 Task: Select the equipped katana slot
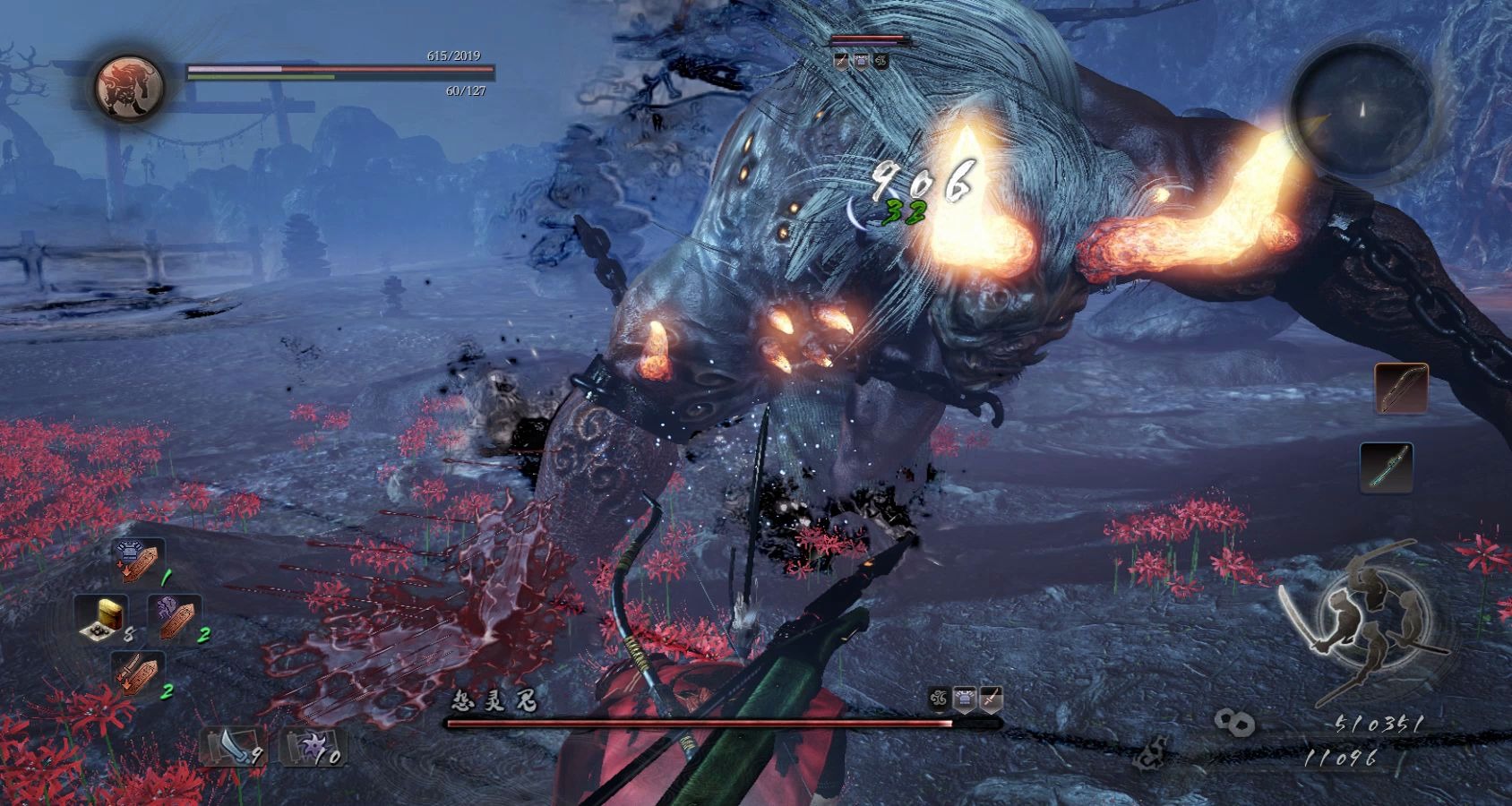(x=1387, y=467)
